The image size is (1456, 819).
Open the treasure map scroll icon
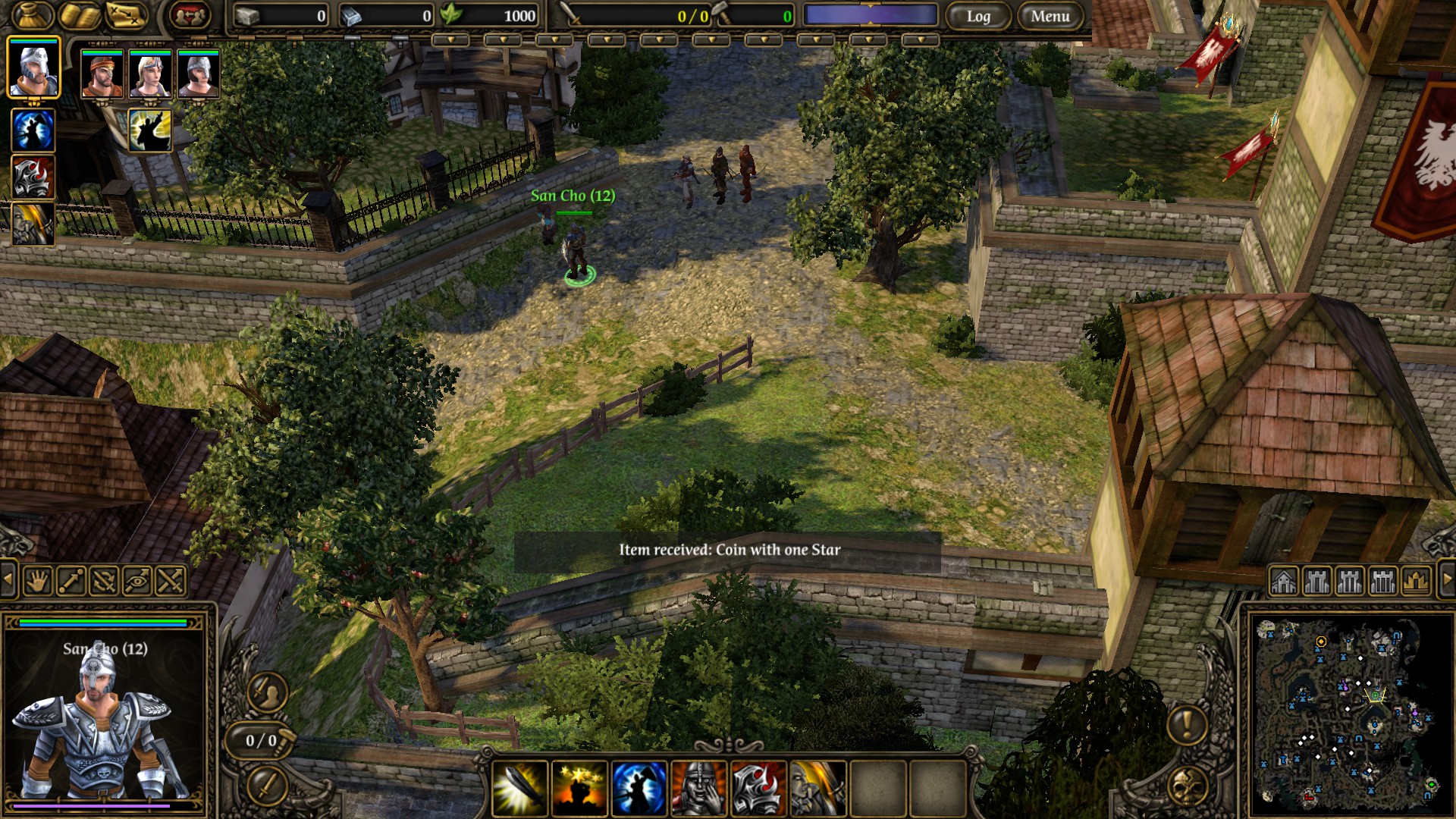click(127, 15)
